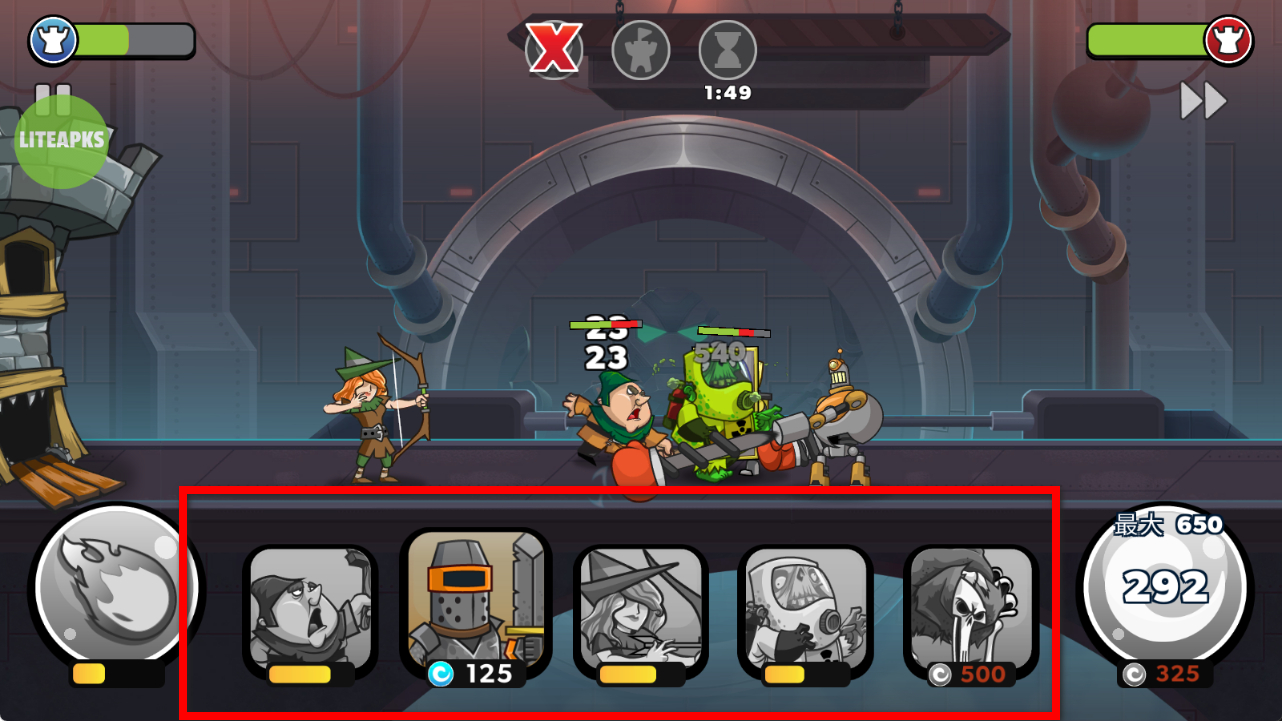Toggle fast-forward game speed
1282x721 pixels.
(1203, 101)
